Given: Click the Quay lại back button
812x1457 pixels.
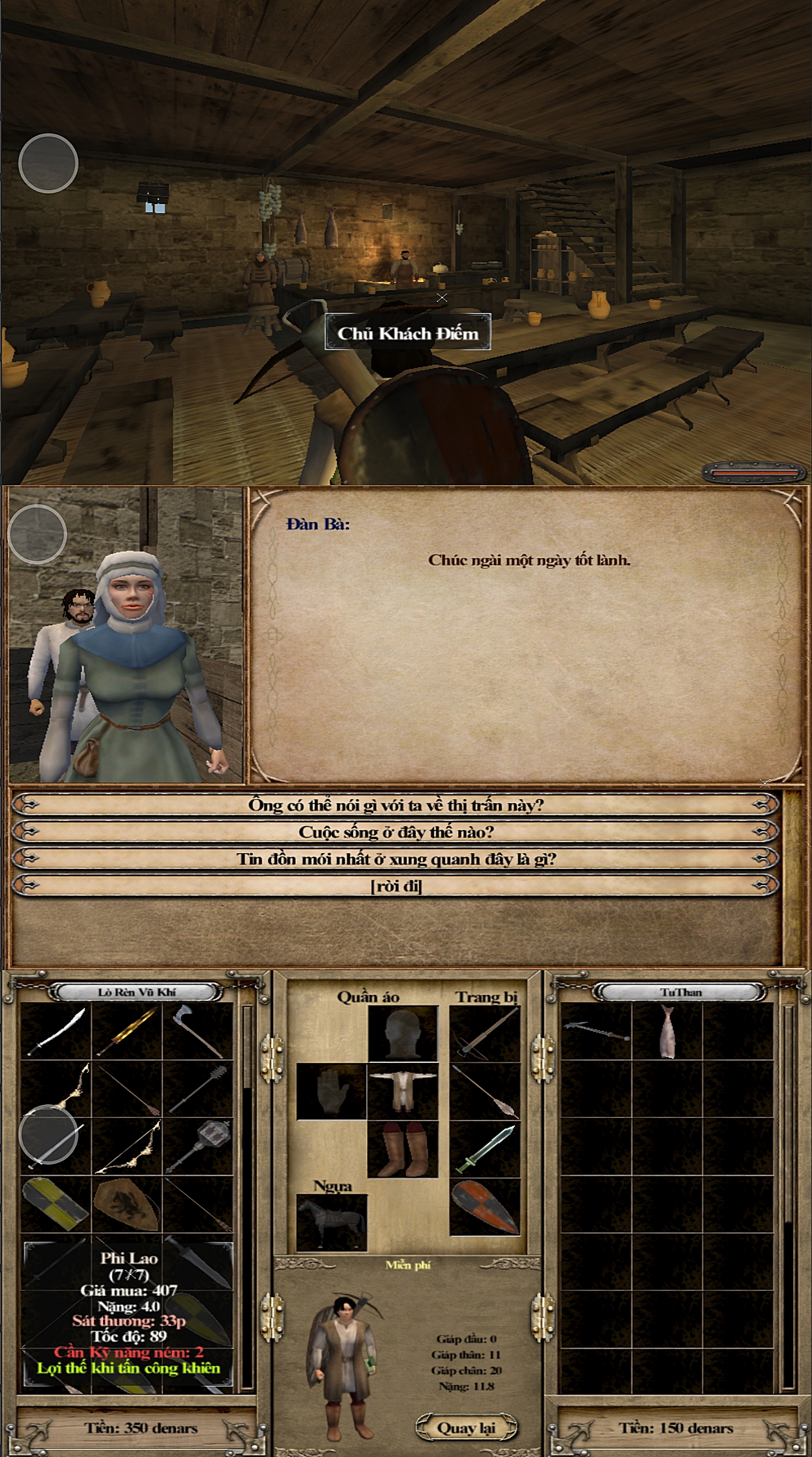Looking at the screenshot, I should 466,1427.
